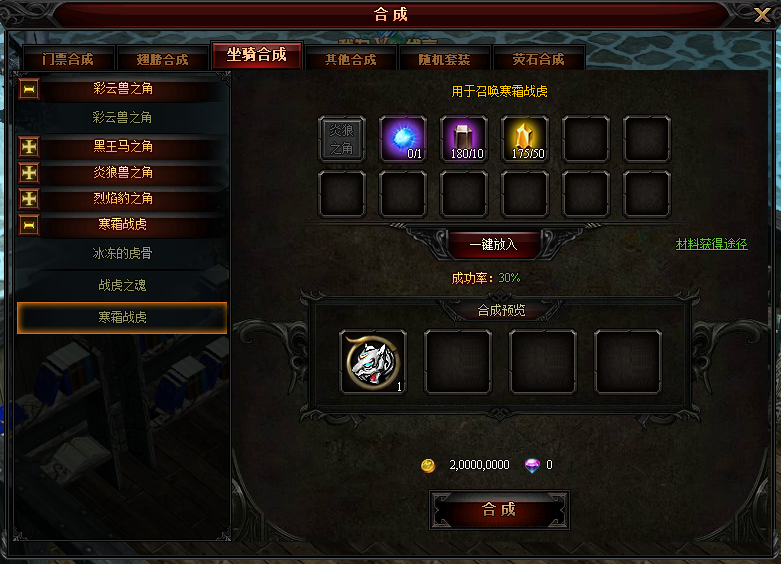
Task: Select the 冰冻的虎骨 recipe
Action: pos(124,254)
